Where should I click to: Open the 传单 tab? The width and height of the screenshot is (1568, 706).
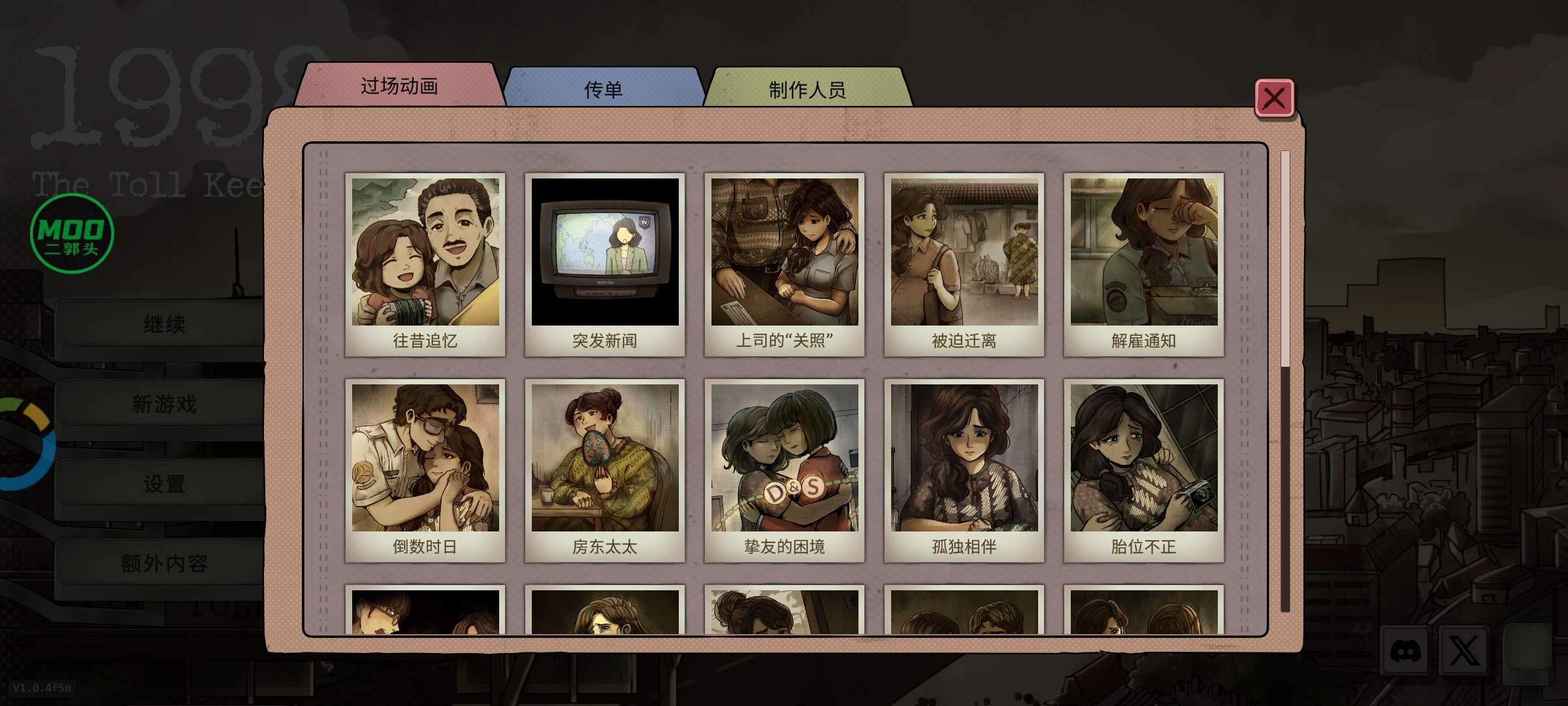(x=602, y=89)
